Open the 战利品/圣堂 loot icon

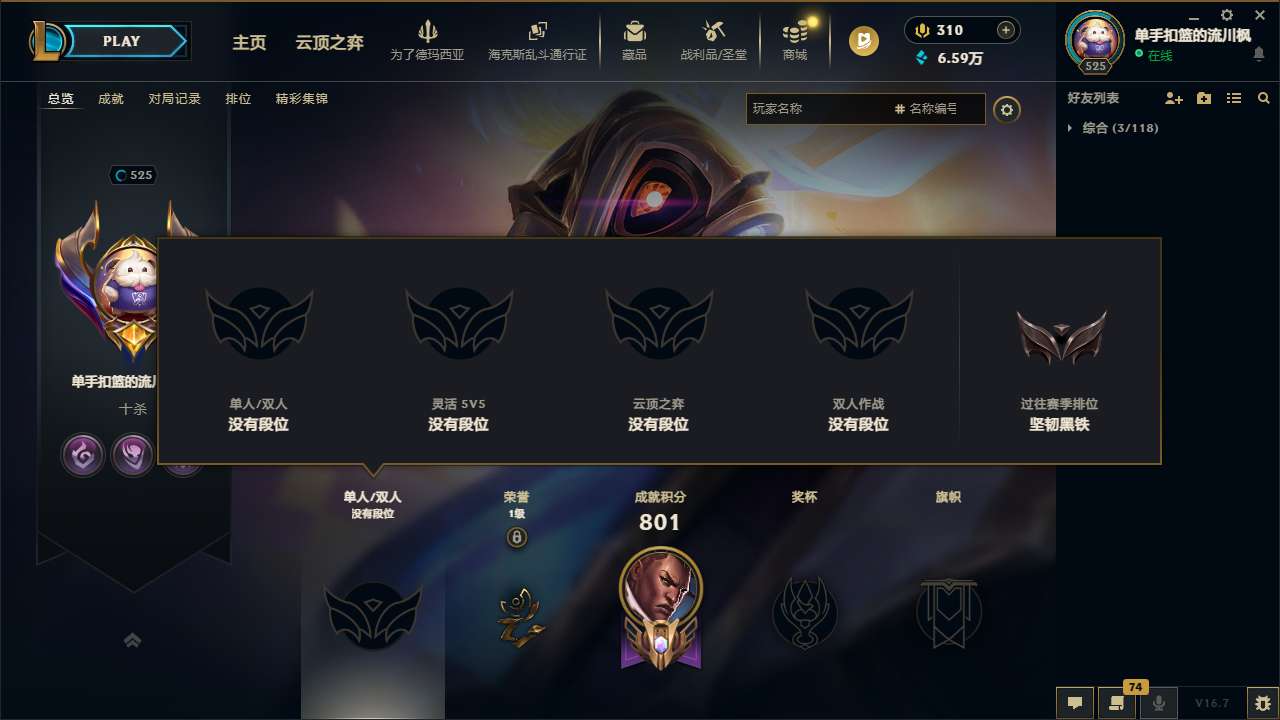point(712,40)
